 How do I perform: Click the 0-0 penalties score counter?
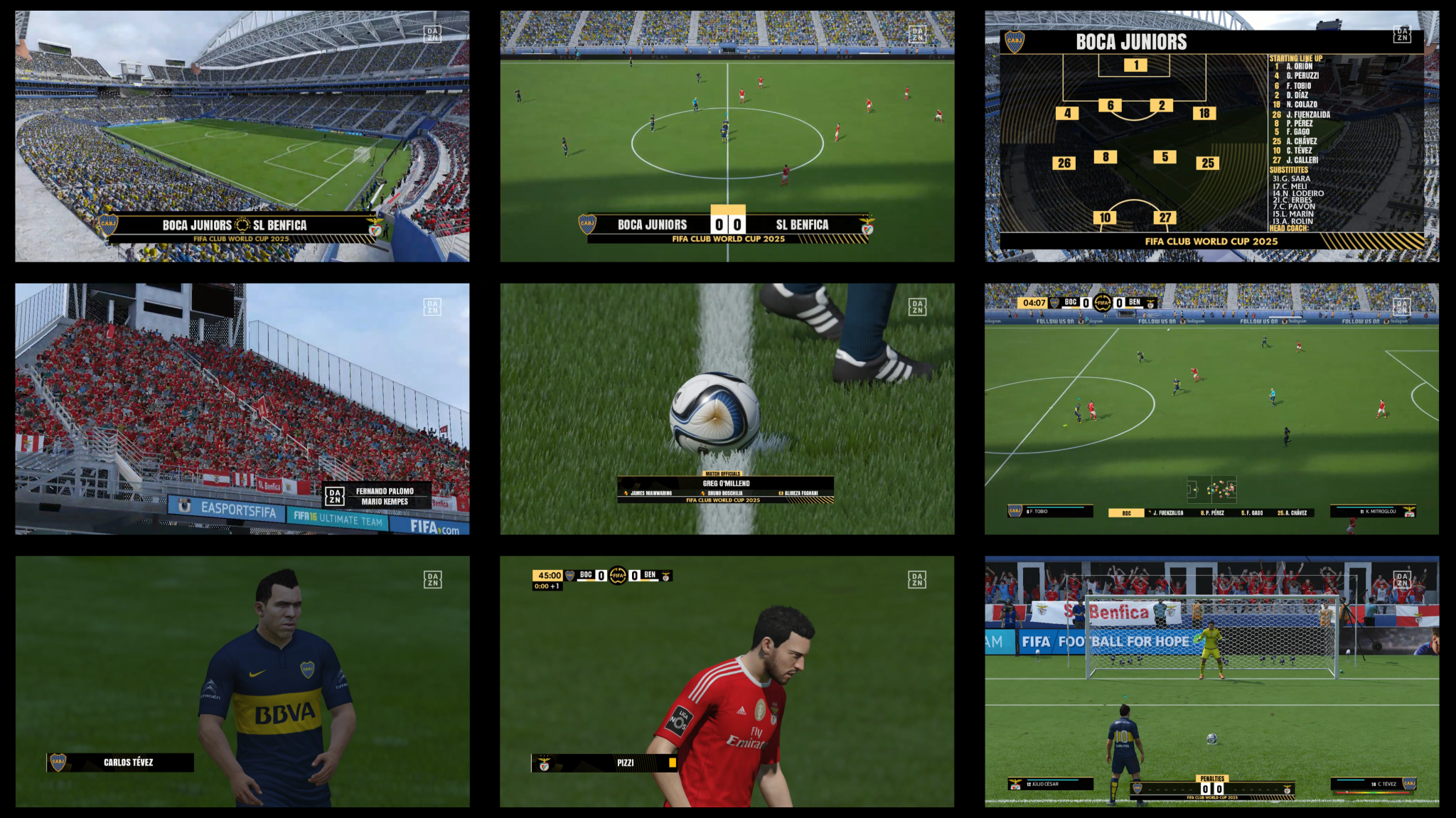(x=1212, y=789)
